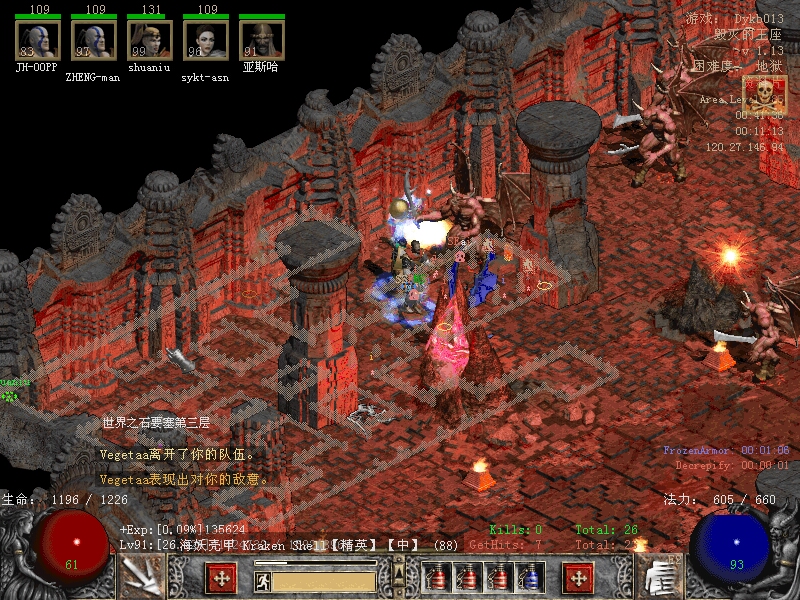Click shuaniu's party portrait
This screenshot has width=800, height=600.
150,41
